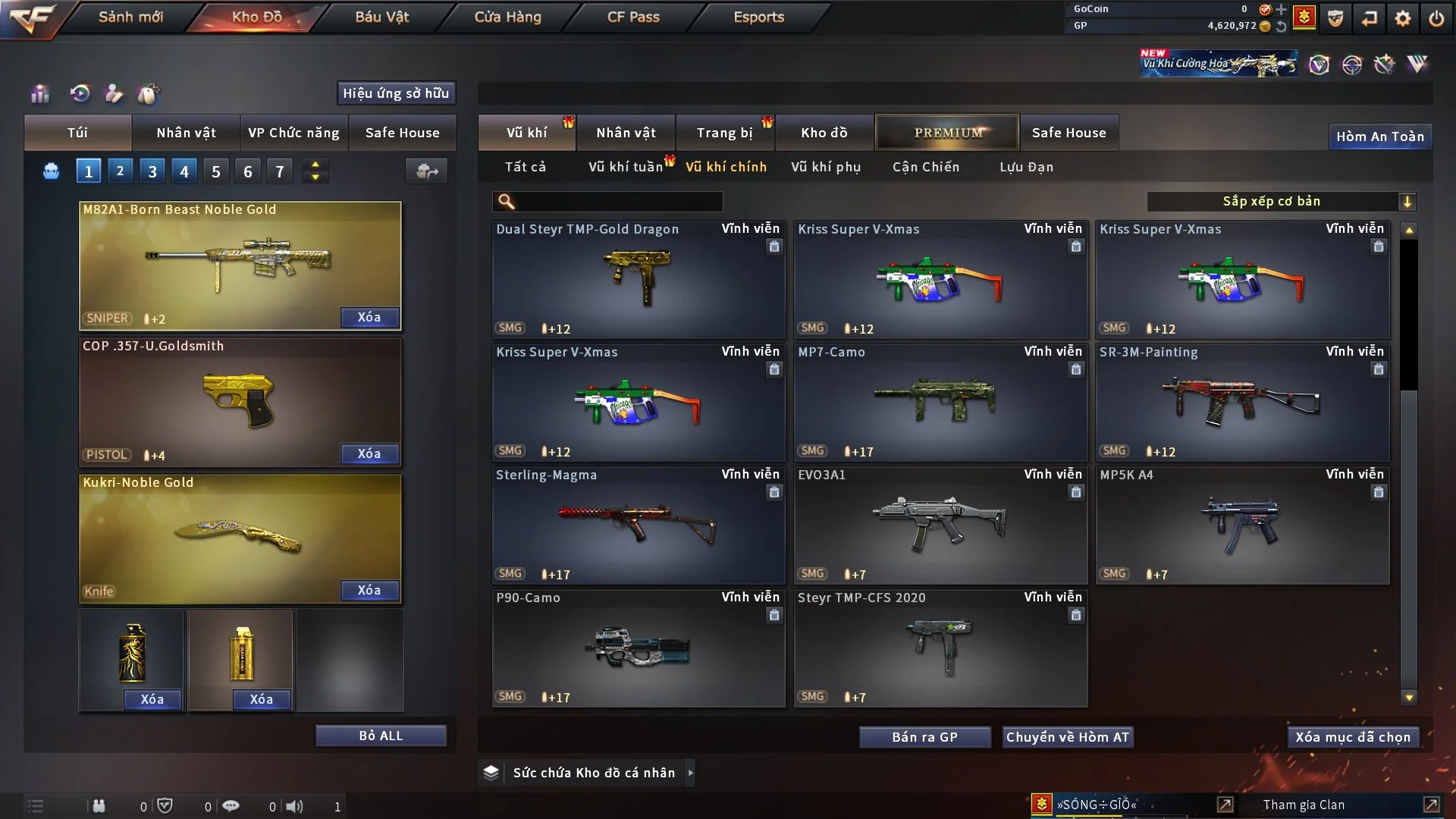Open the Sắp xếp cơ bản sort dropdown

[x=1281, y=202]
